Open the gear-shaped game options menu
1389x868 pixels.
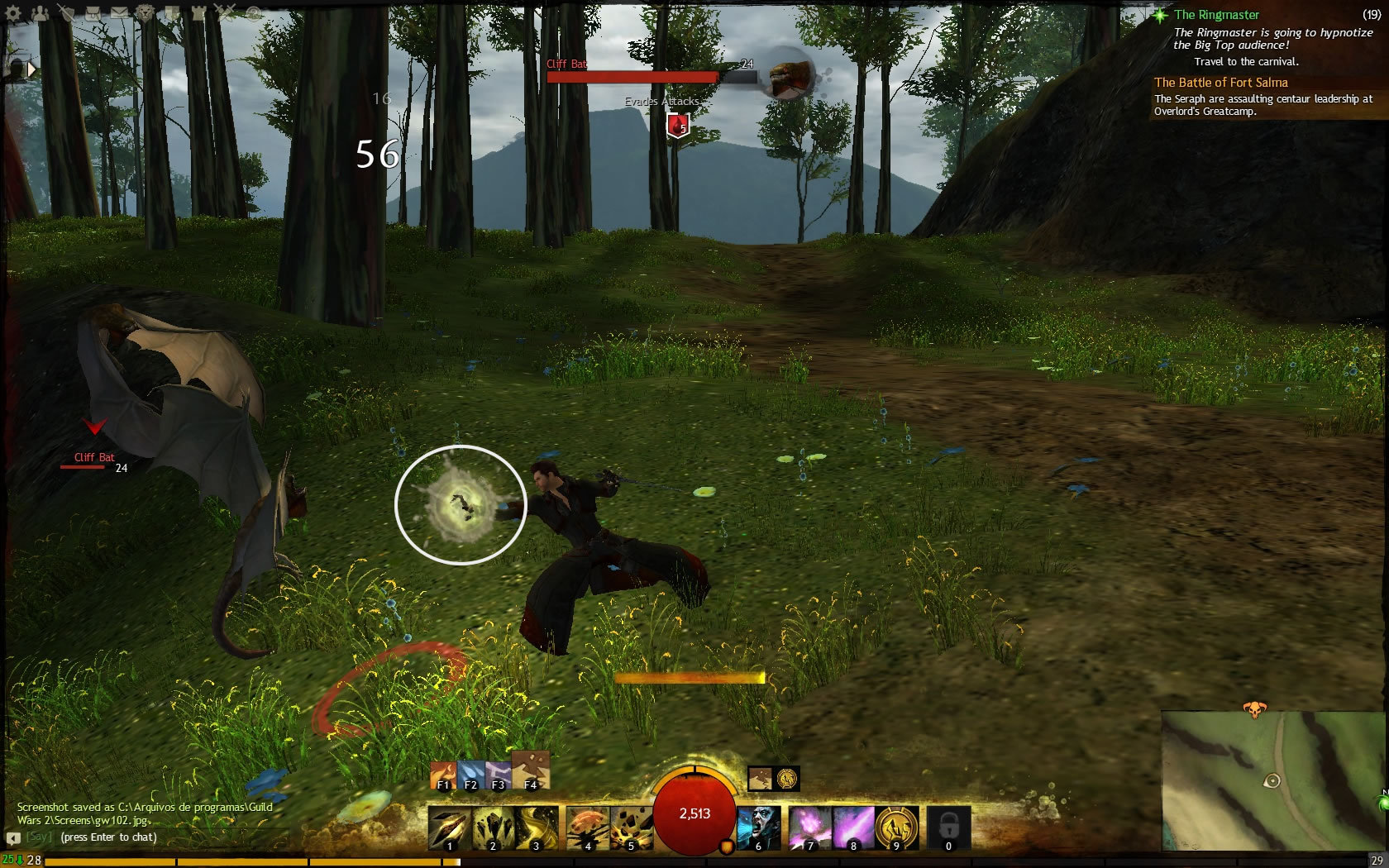click(13, 12)
